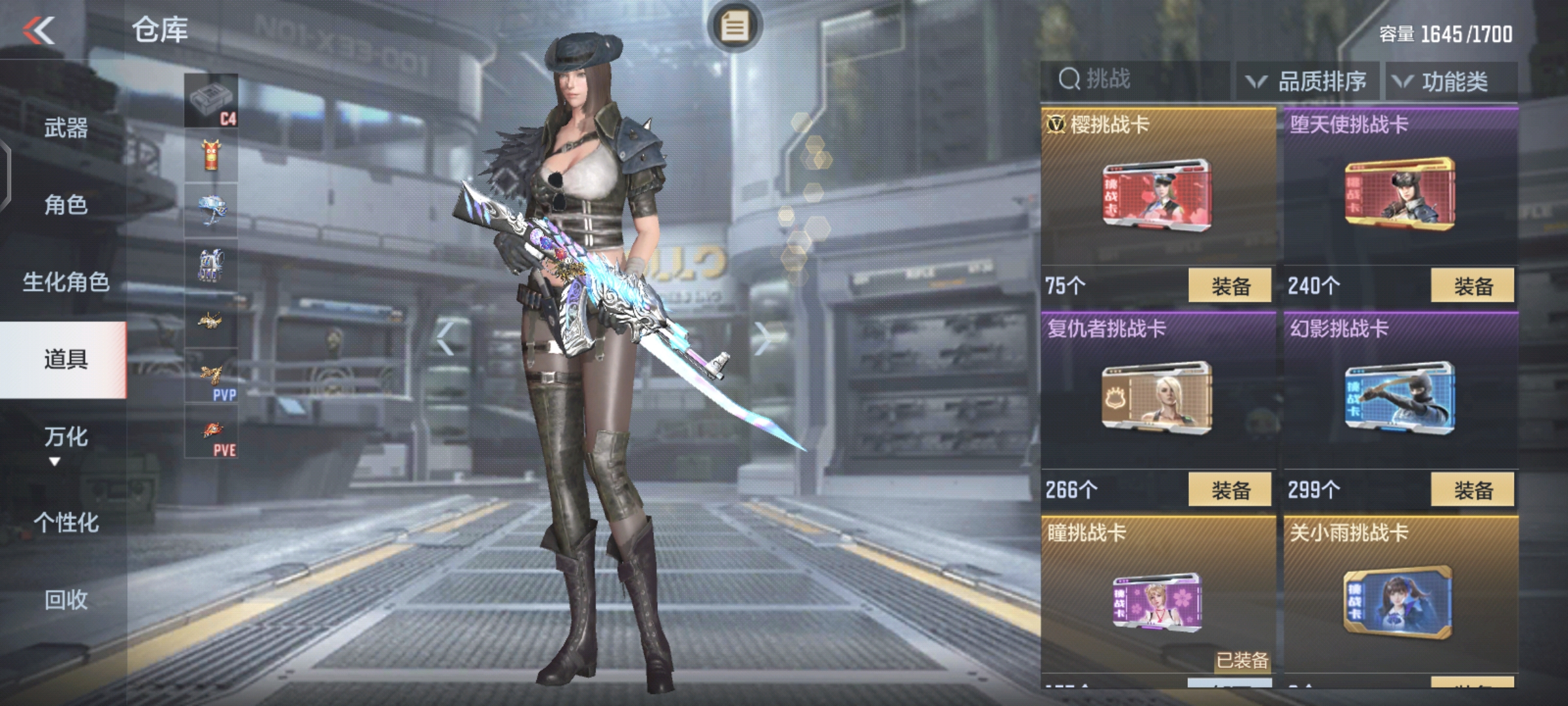Equip the 幻影挑战卡 card
The image size is (1568, 706).
click(x=1473, y=490)
